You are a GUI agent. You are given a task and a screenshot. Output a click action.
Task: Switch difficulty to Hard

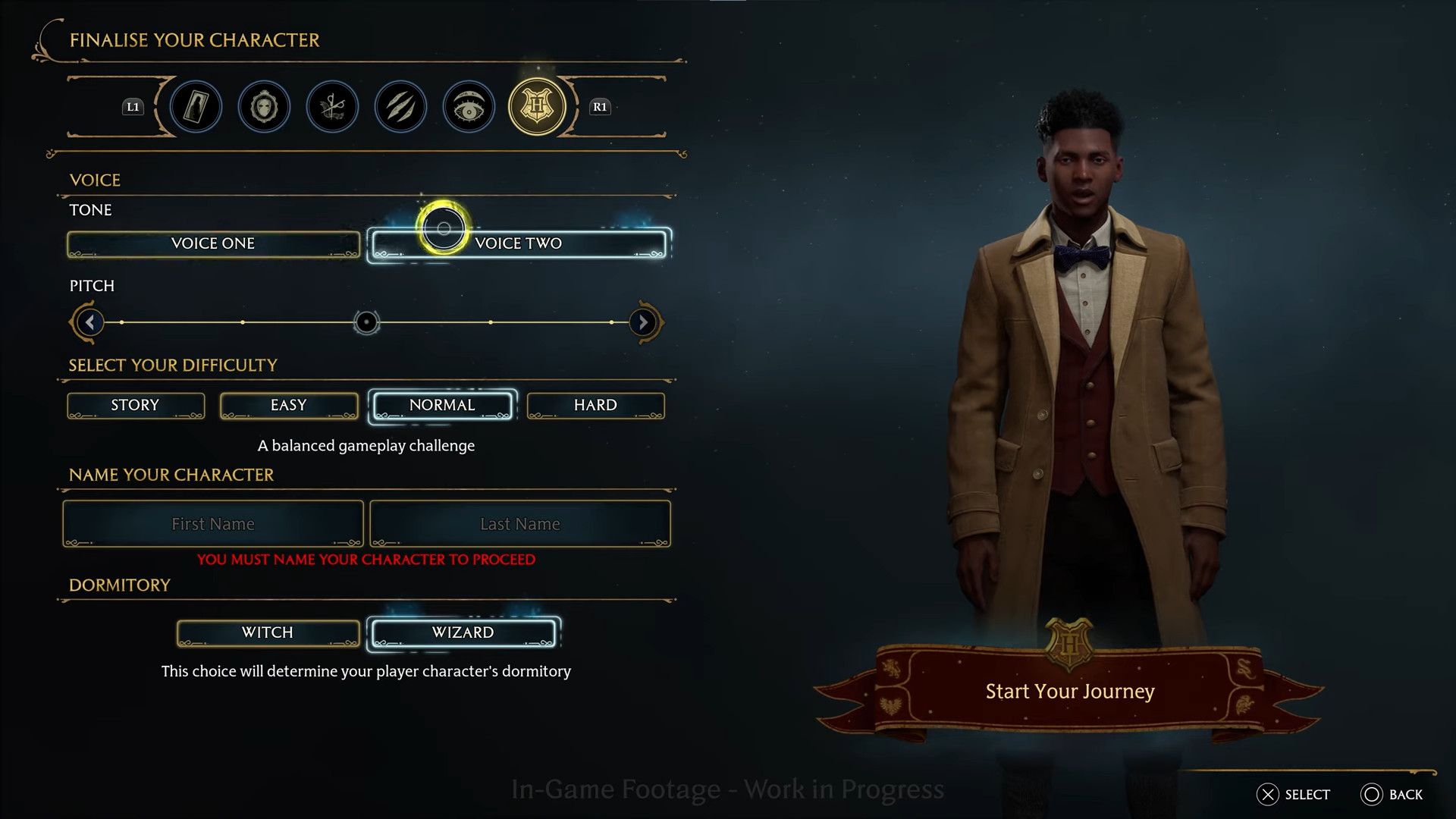(x=595, y=406)
